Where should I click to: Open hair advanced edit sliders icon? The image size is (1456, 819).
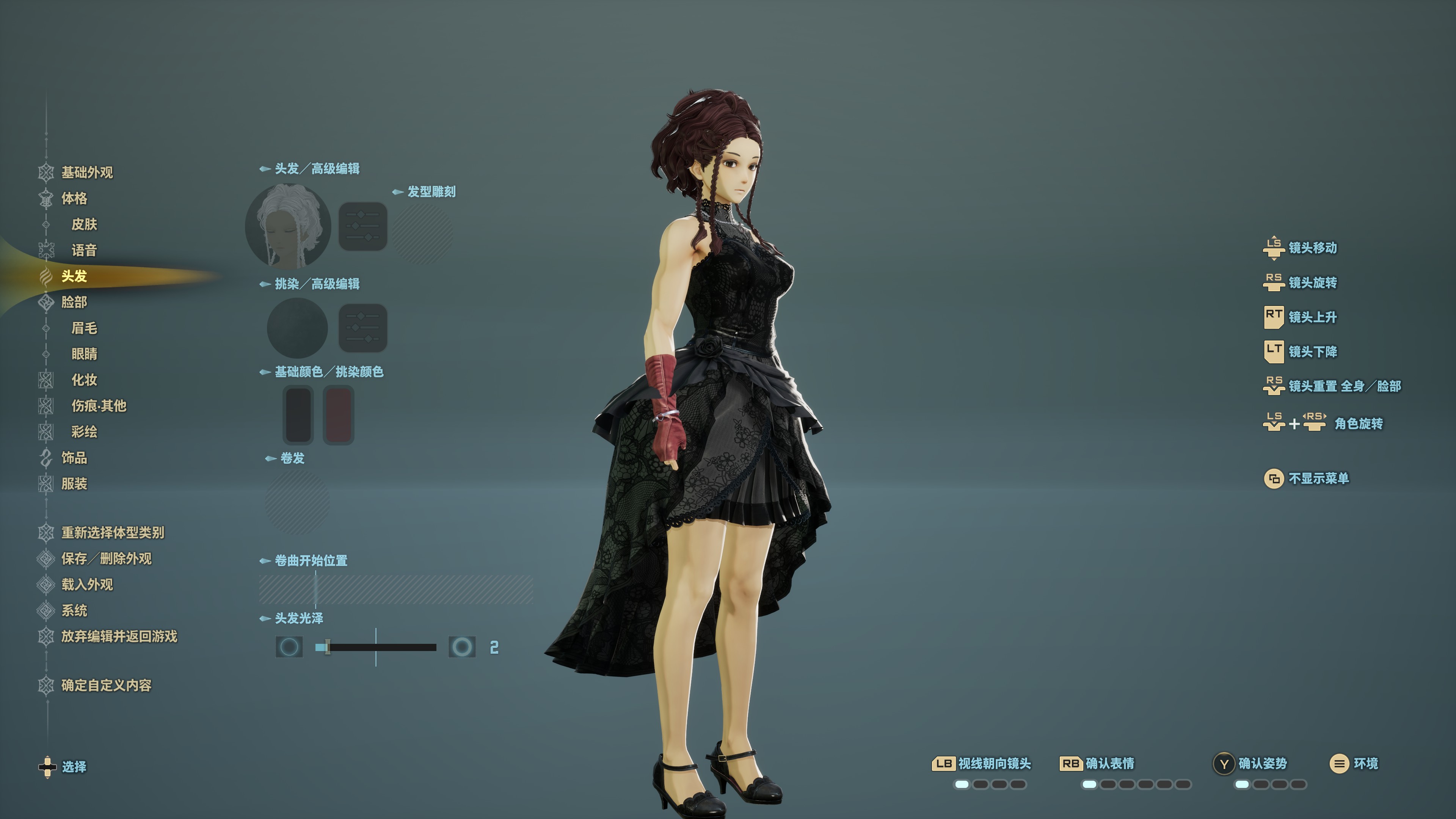(x=363, y=227)
